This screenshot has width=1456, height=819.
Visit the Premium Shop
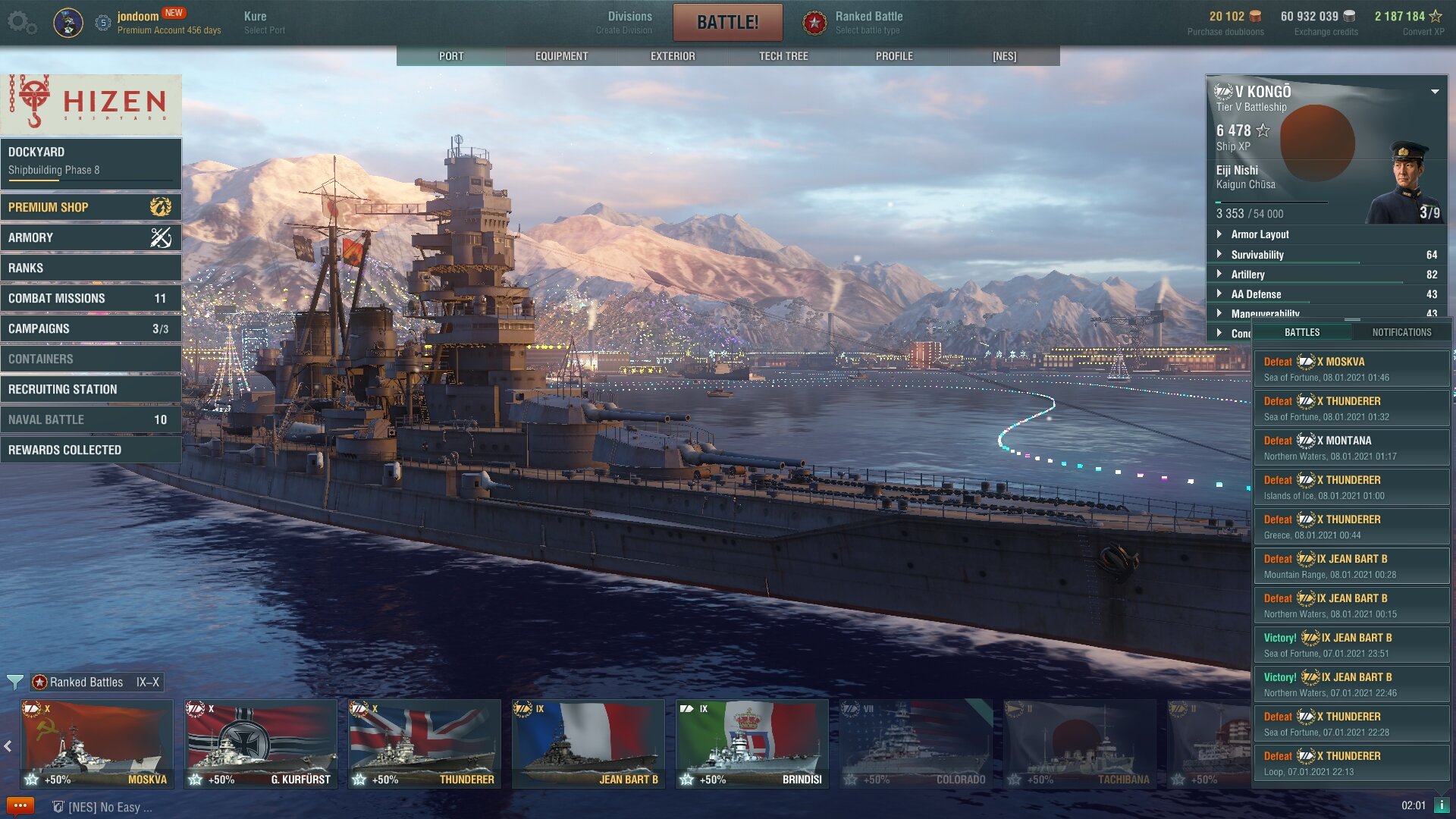91,207
